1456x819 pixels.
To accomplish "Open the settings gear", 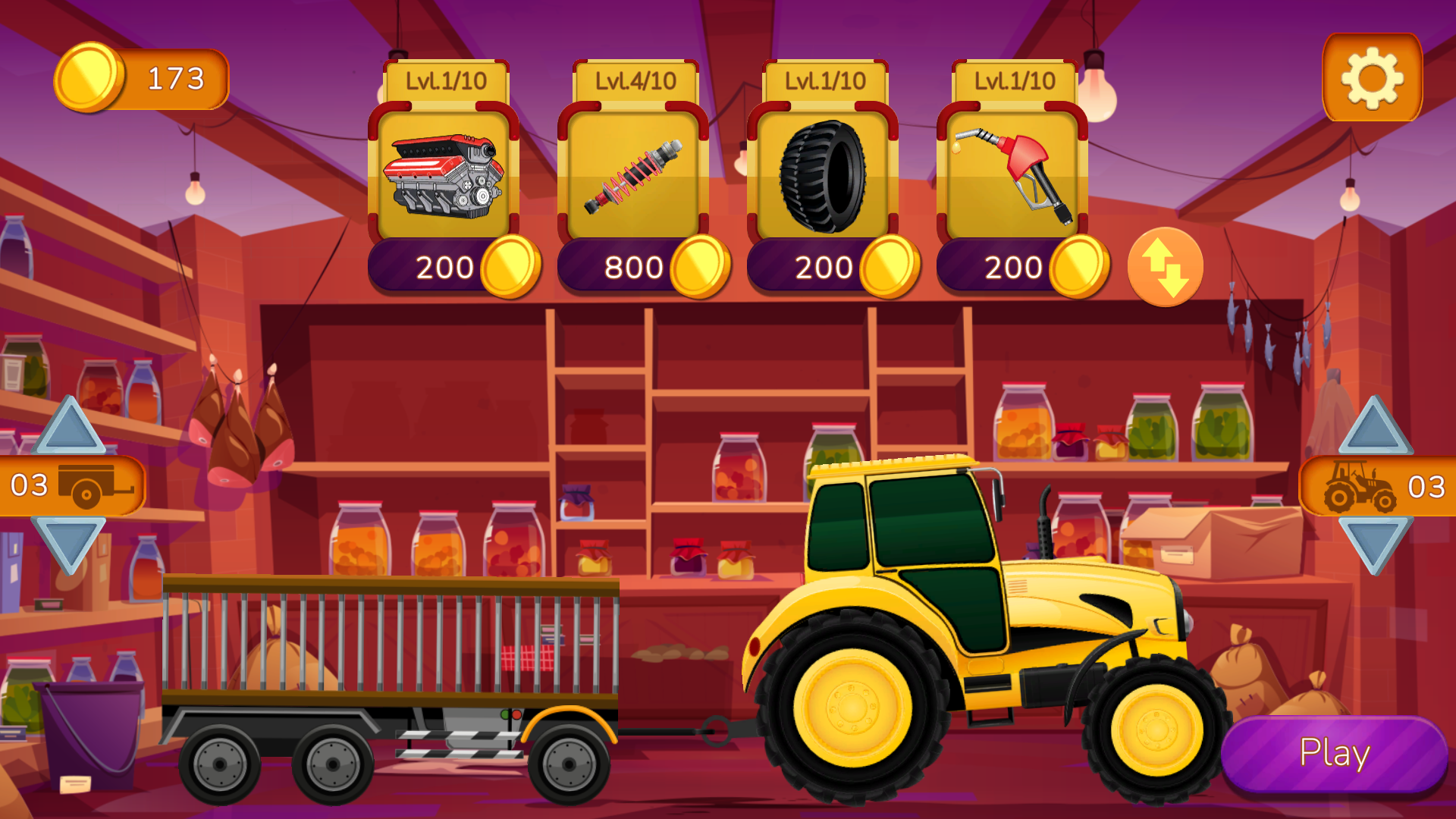I will click(x=1373, y=76).
